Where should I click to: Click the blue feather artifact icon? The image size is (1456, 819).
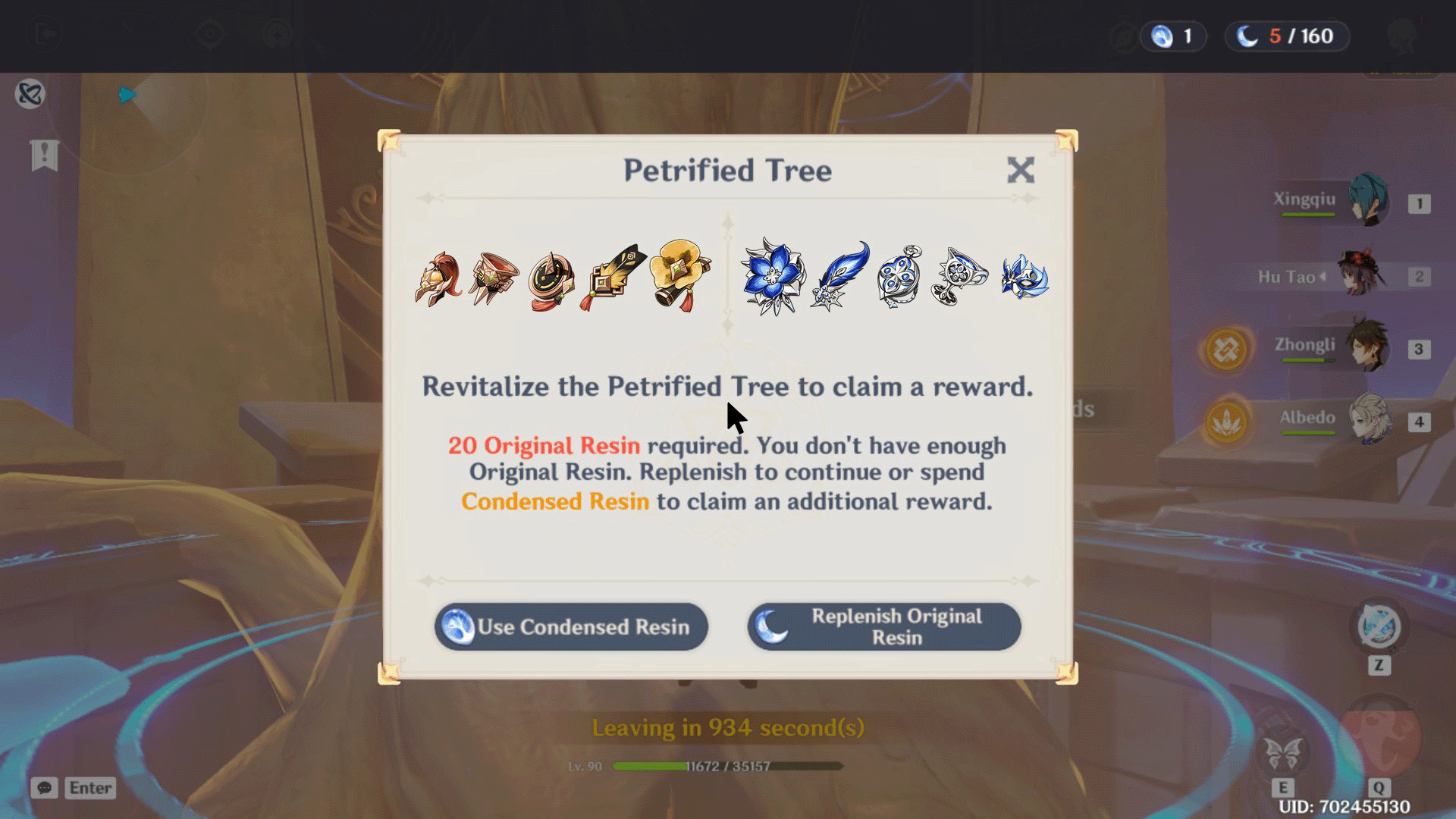pyautogui.click(x=842, y=275)
